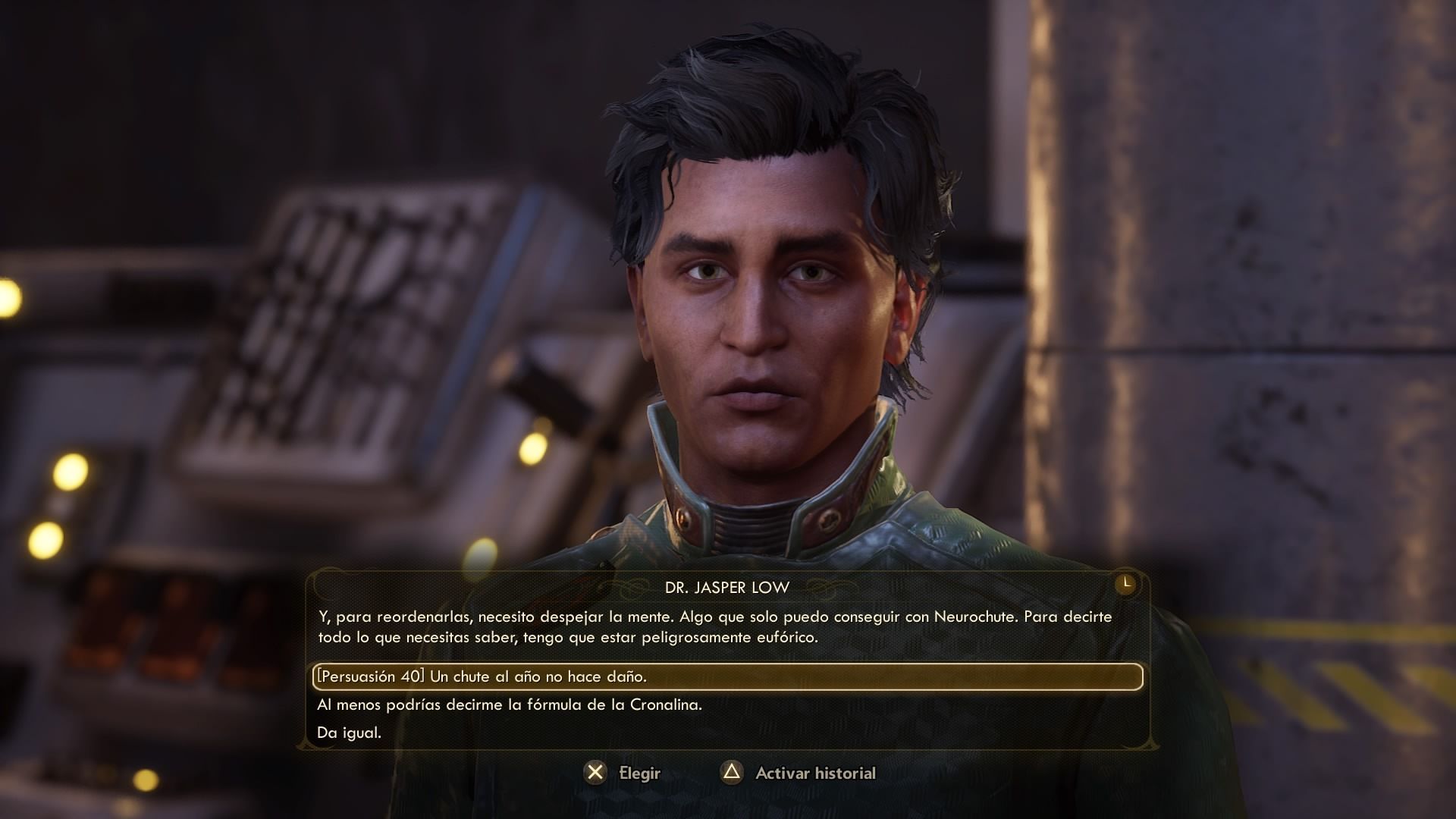Select the reply asking for the Cronalina formula

(510, 704)
